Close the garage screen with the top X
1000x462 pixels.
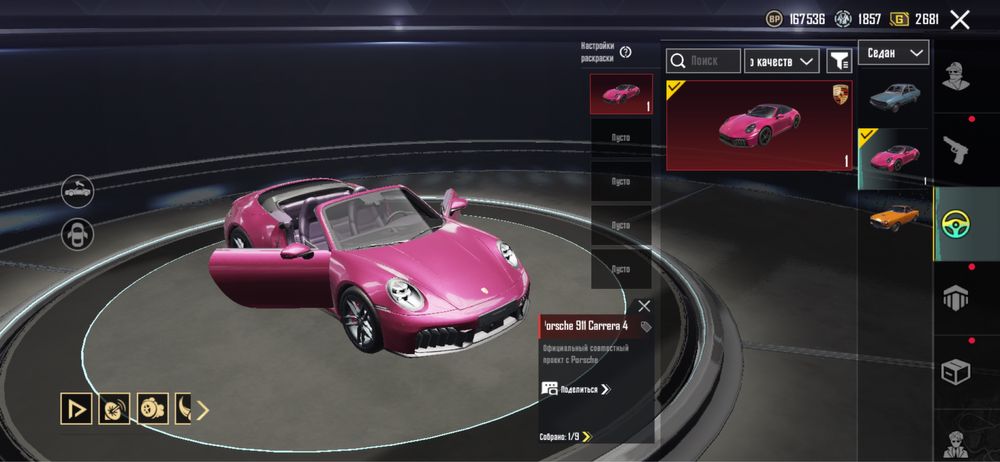pos(960,19)
